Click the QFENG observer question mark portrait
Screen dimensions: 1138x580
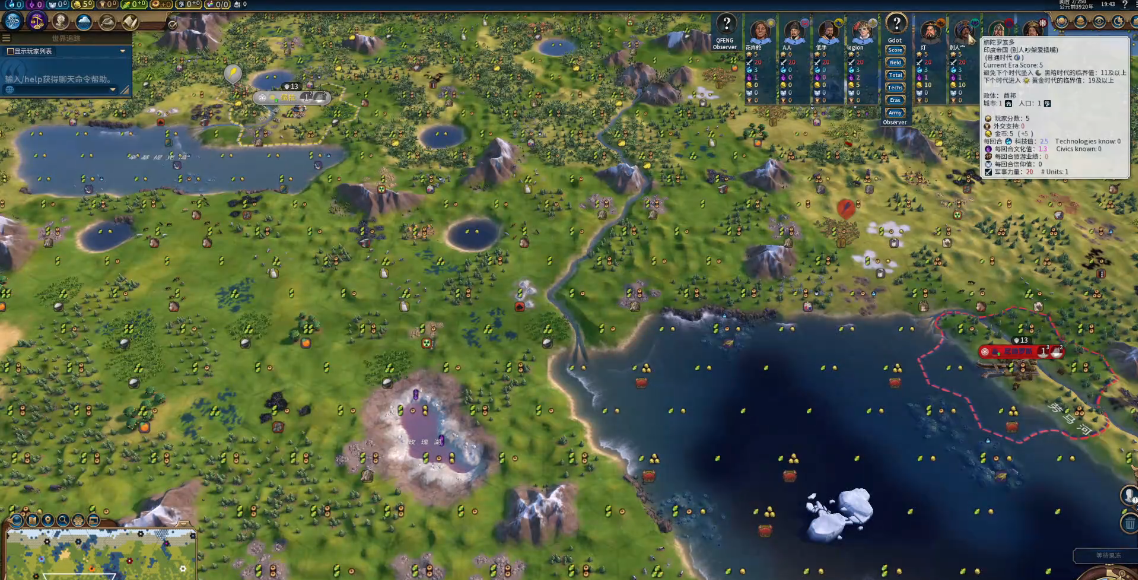pyautogui.click(x=726, y=25)
